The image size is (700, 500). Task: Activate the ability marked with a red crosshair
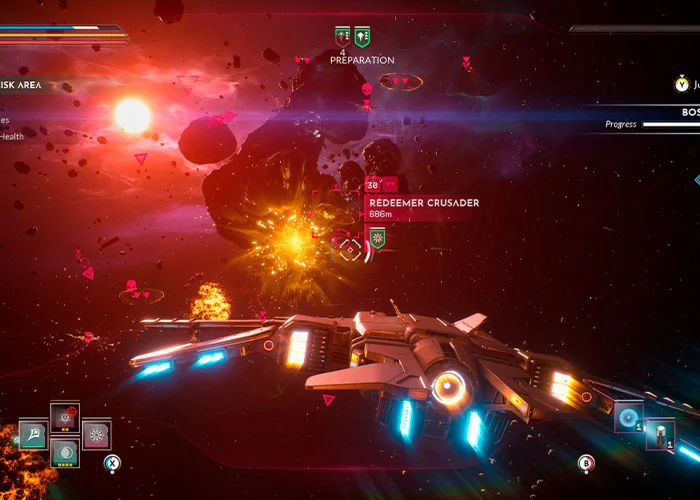(x=65, y=418)
